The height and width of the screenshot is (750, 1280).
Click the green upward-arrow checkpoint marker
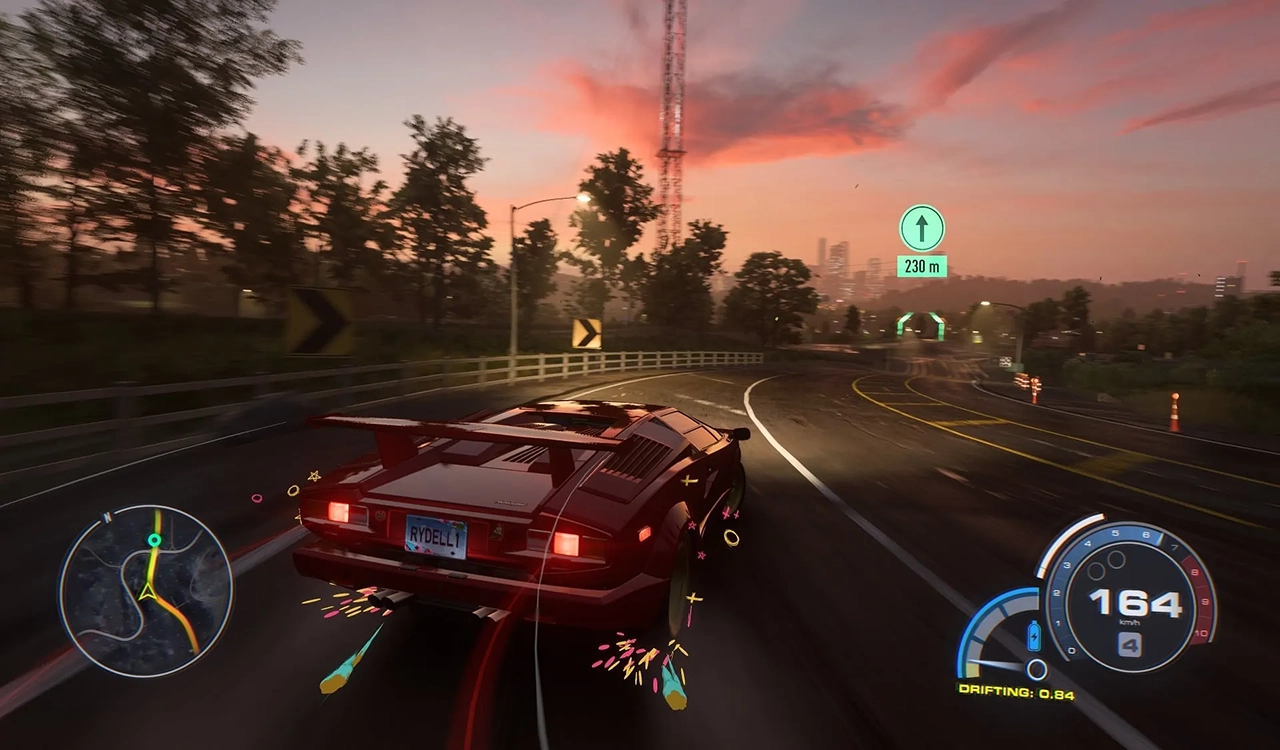[x=921, y=228]
